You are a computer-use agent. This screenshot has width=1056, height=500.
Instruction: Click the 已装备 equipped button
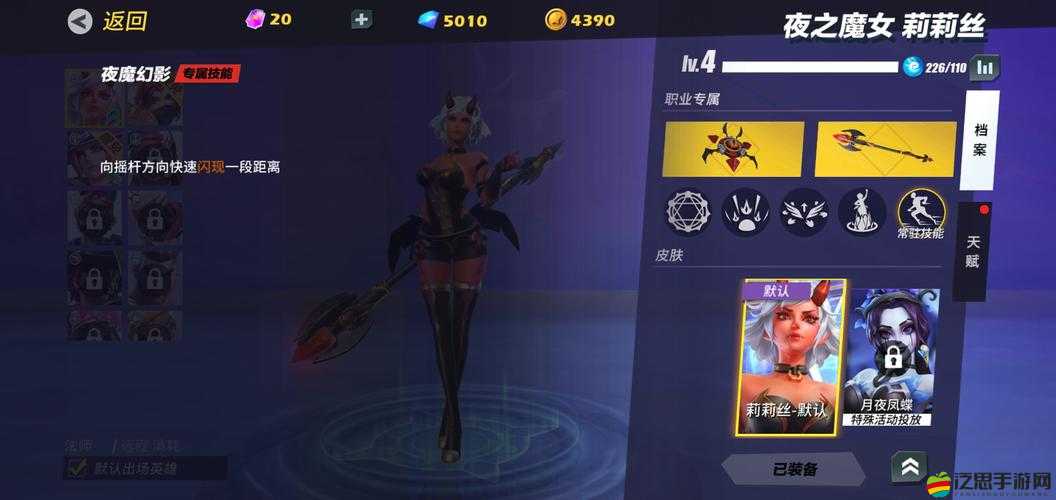tap(795, 468)
